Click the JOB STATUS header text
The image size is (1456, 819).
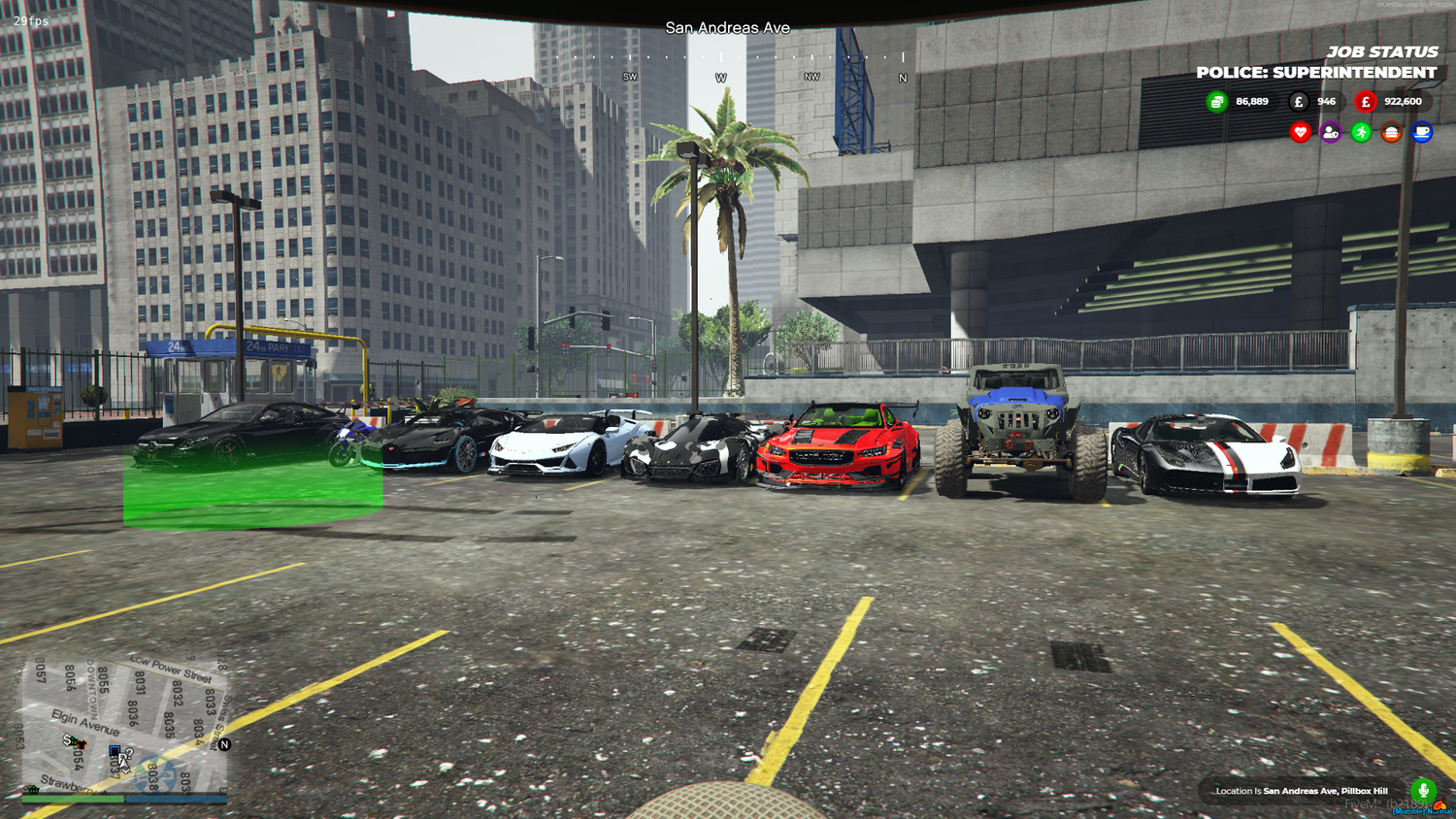tap(1382, 52)
